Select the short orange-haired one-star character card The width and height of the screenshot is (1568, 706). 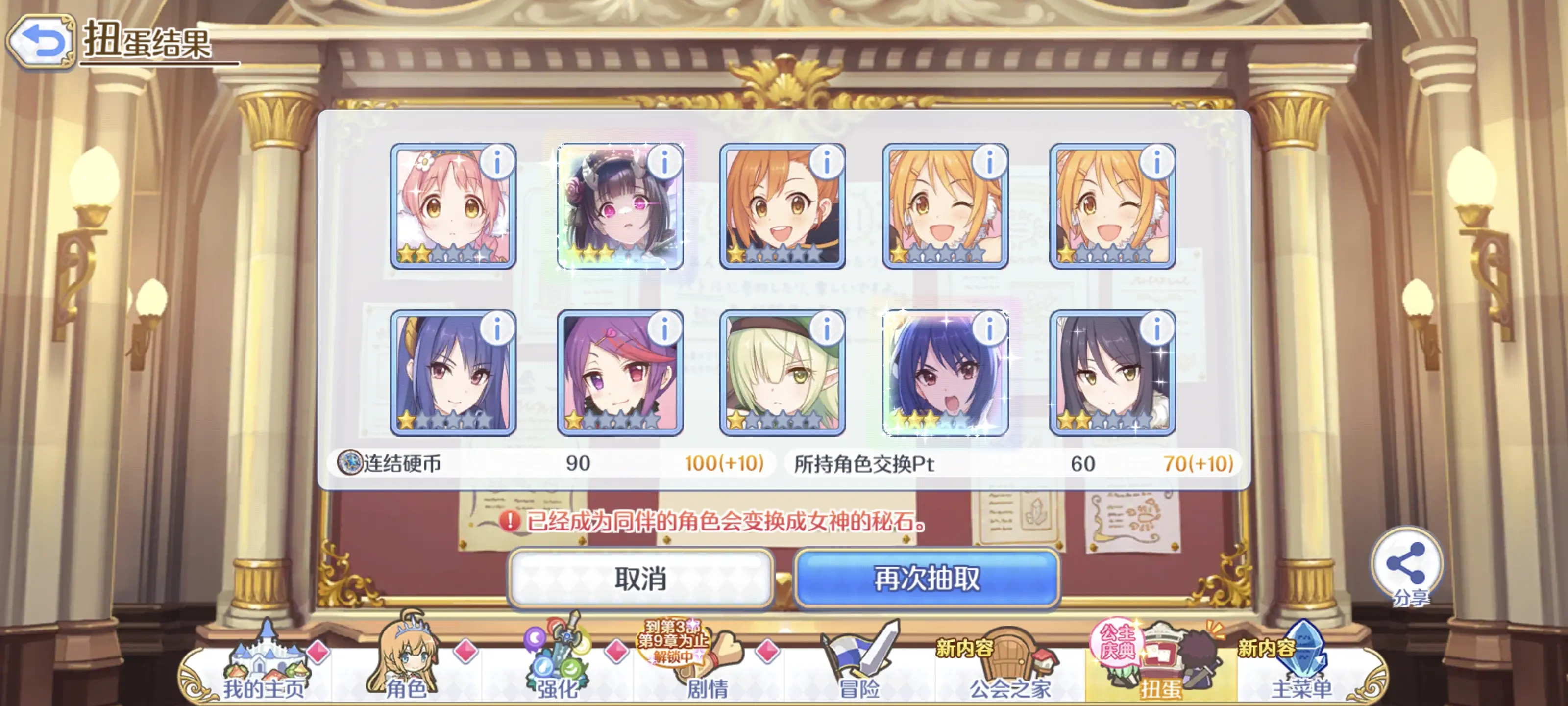[782, 206]
